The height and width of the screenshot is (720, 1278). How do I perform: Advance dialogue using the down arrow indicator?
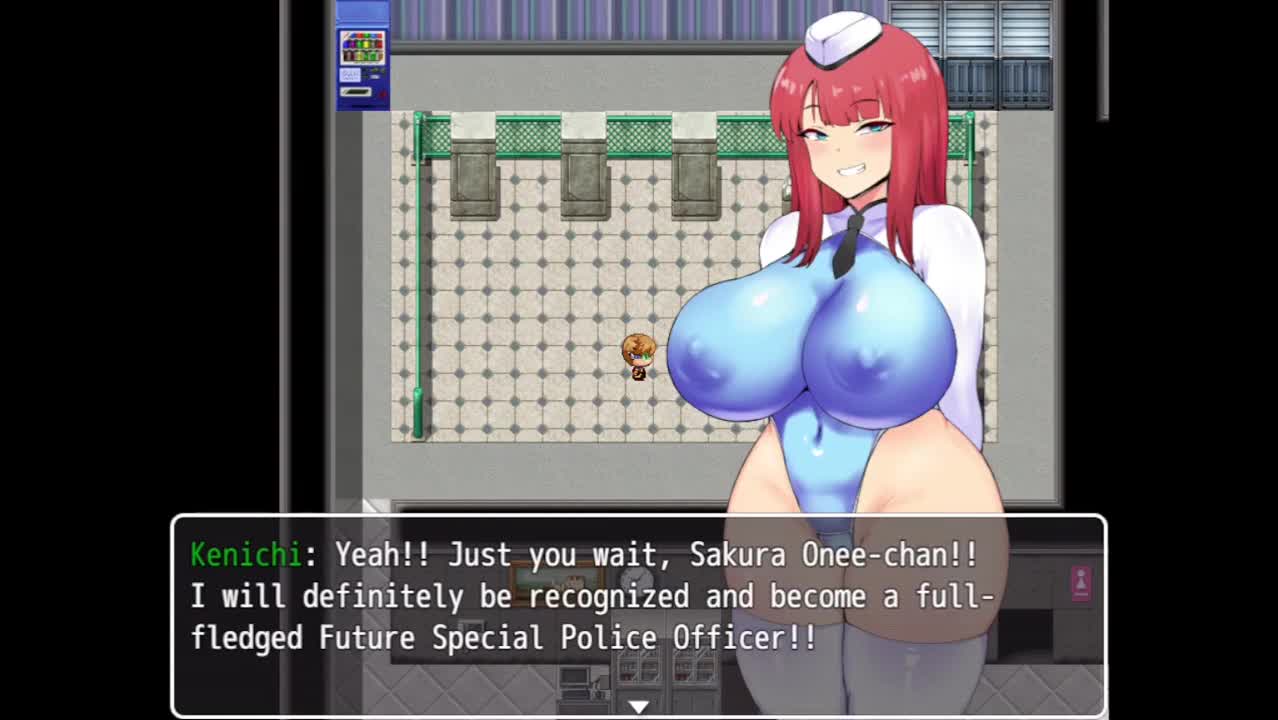click(x=638, y=706)
